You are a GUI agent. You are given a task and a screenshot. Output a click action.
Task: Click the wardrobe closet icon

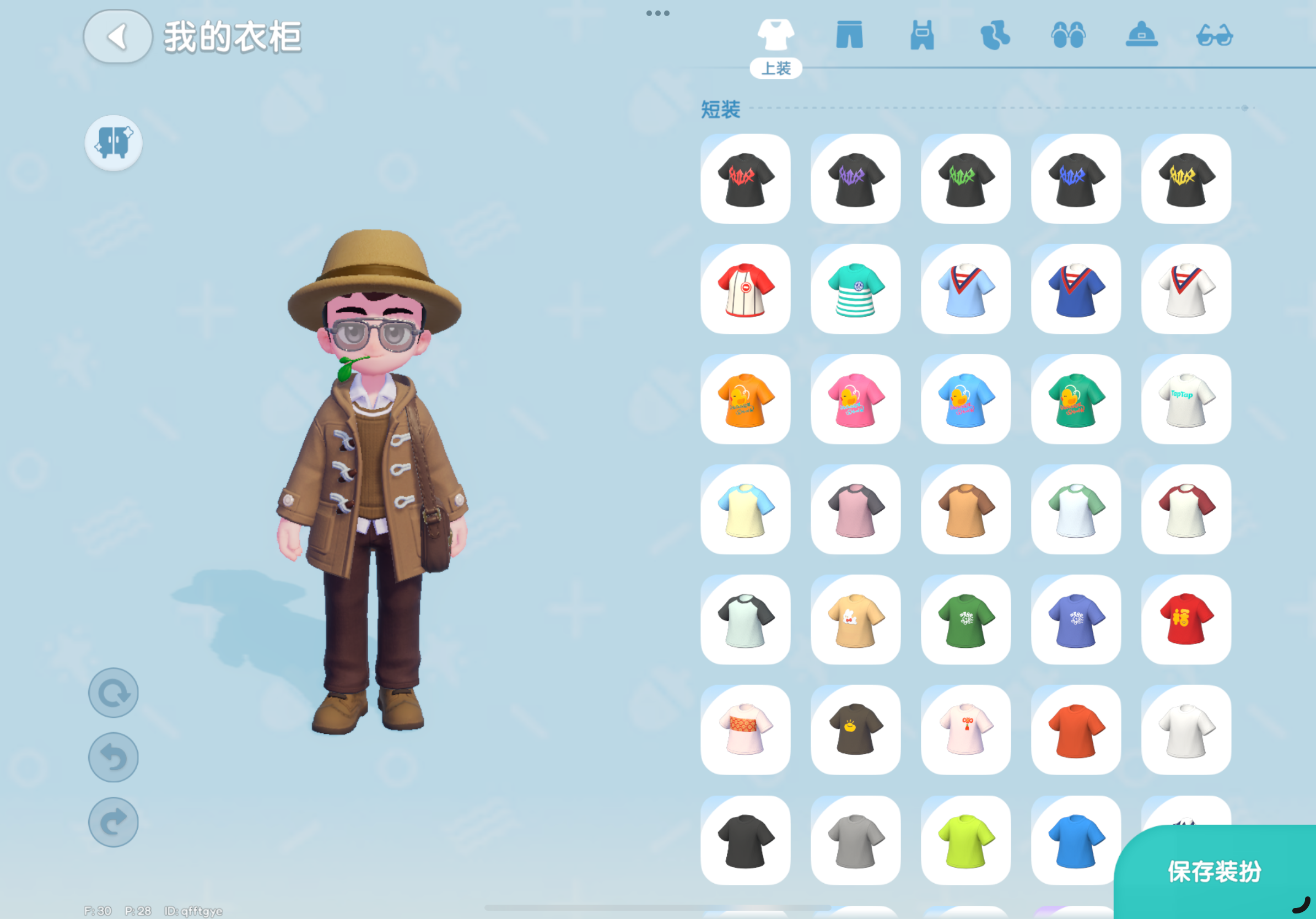tap(113, 143)
